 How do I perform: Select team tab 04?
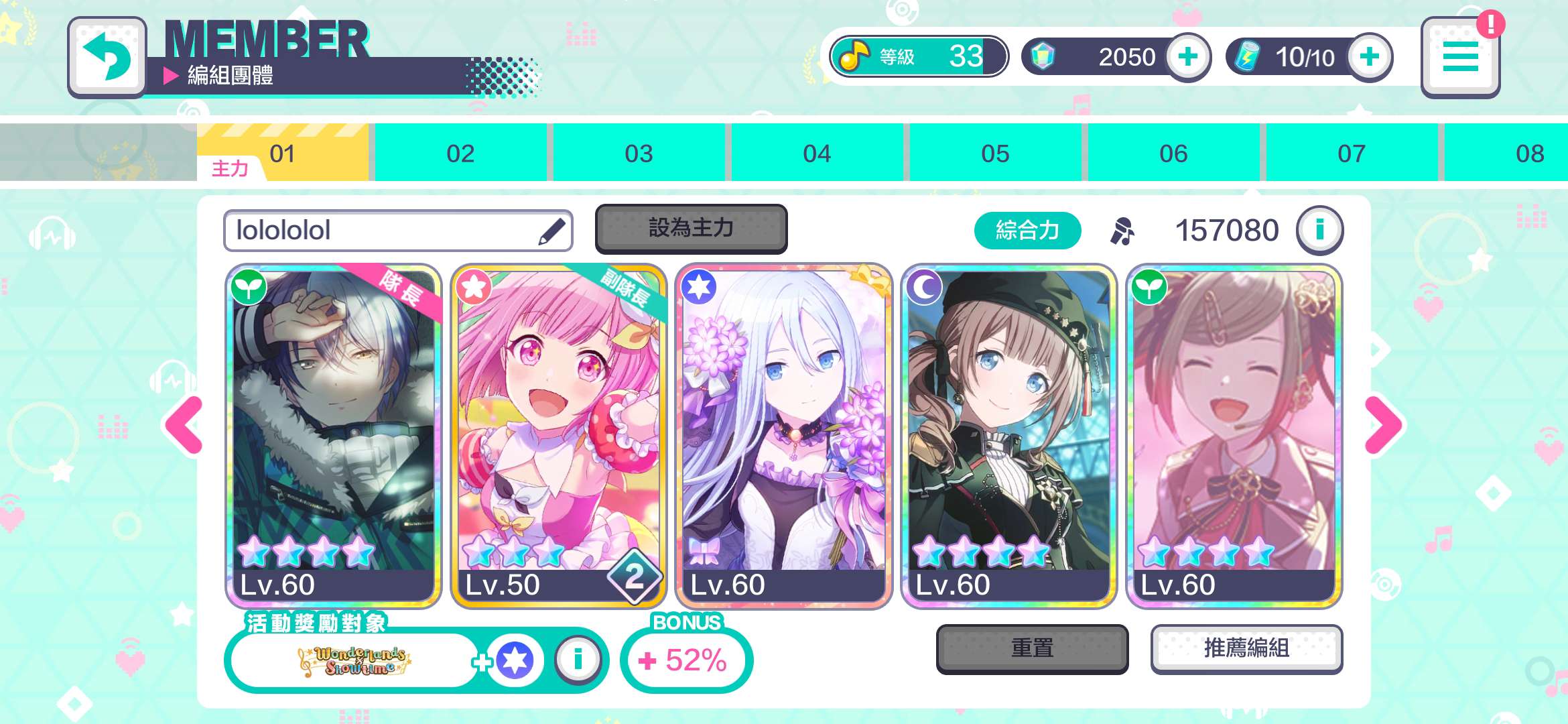[817, 154]
